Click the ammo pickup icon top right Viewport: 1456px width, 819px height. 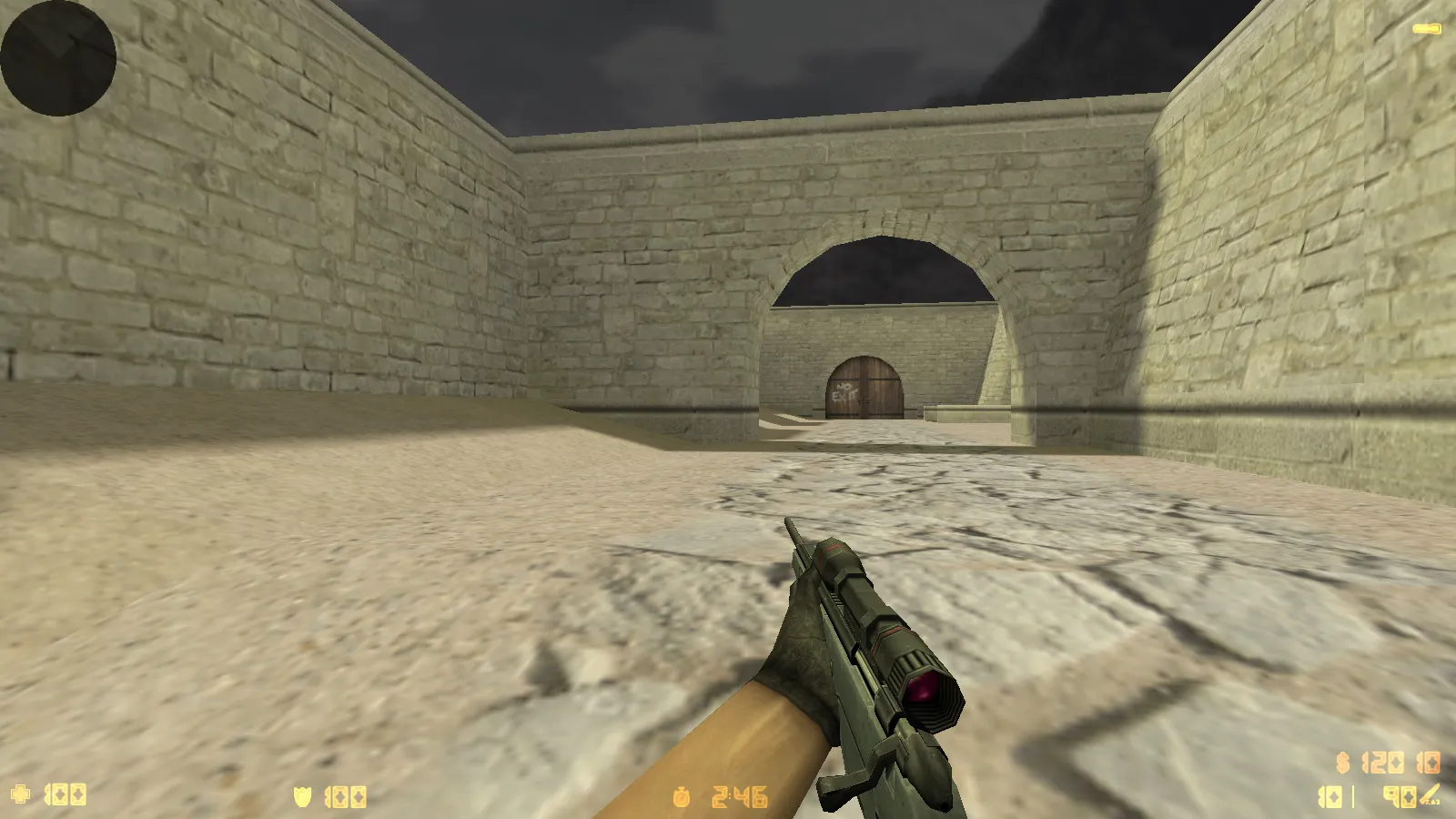[1426, 28]
